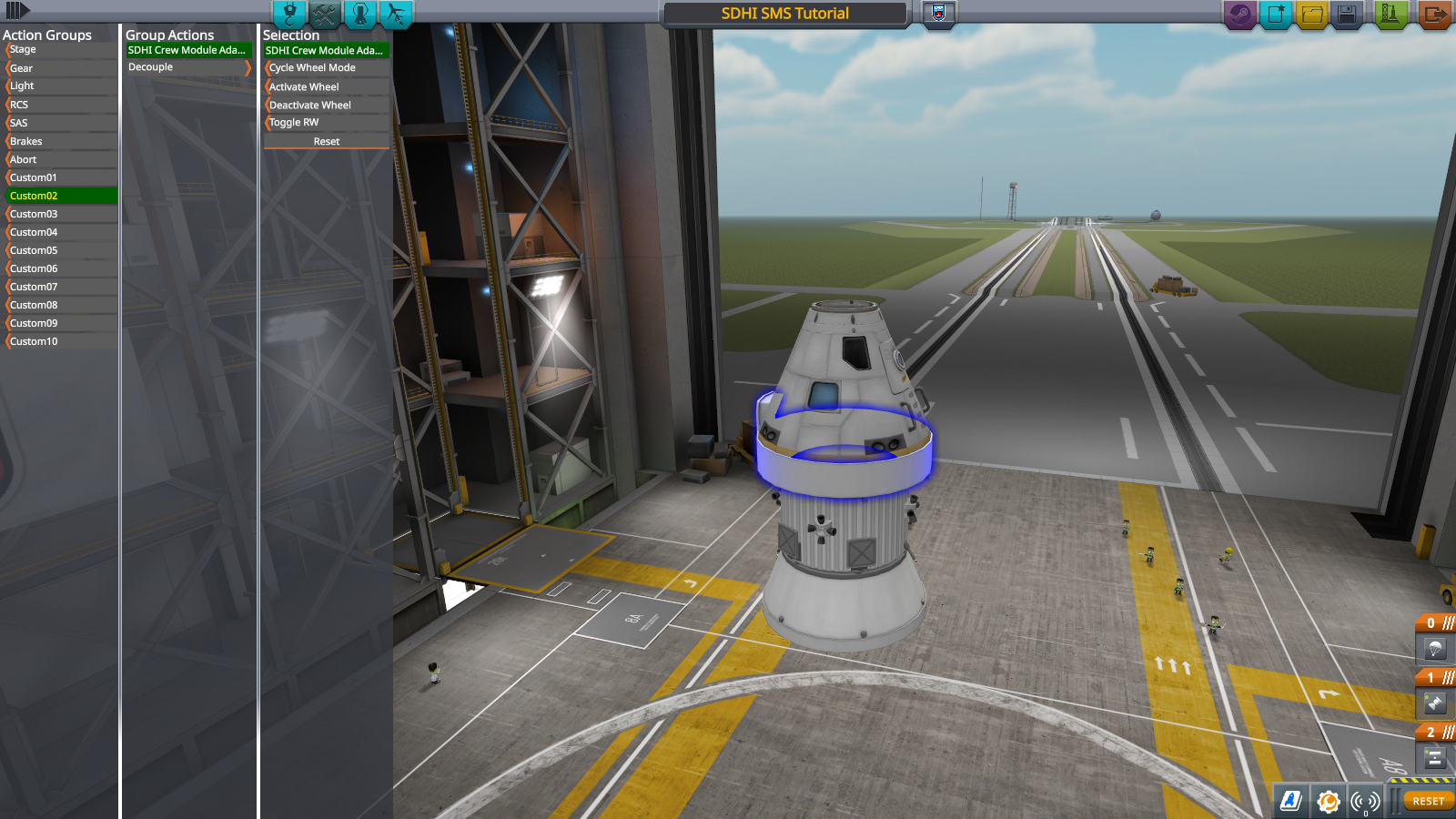Save the current craft with floppy icon
The height and width of the screenshot is (819, 1456).
coord(1347,14)
